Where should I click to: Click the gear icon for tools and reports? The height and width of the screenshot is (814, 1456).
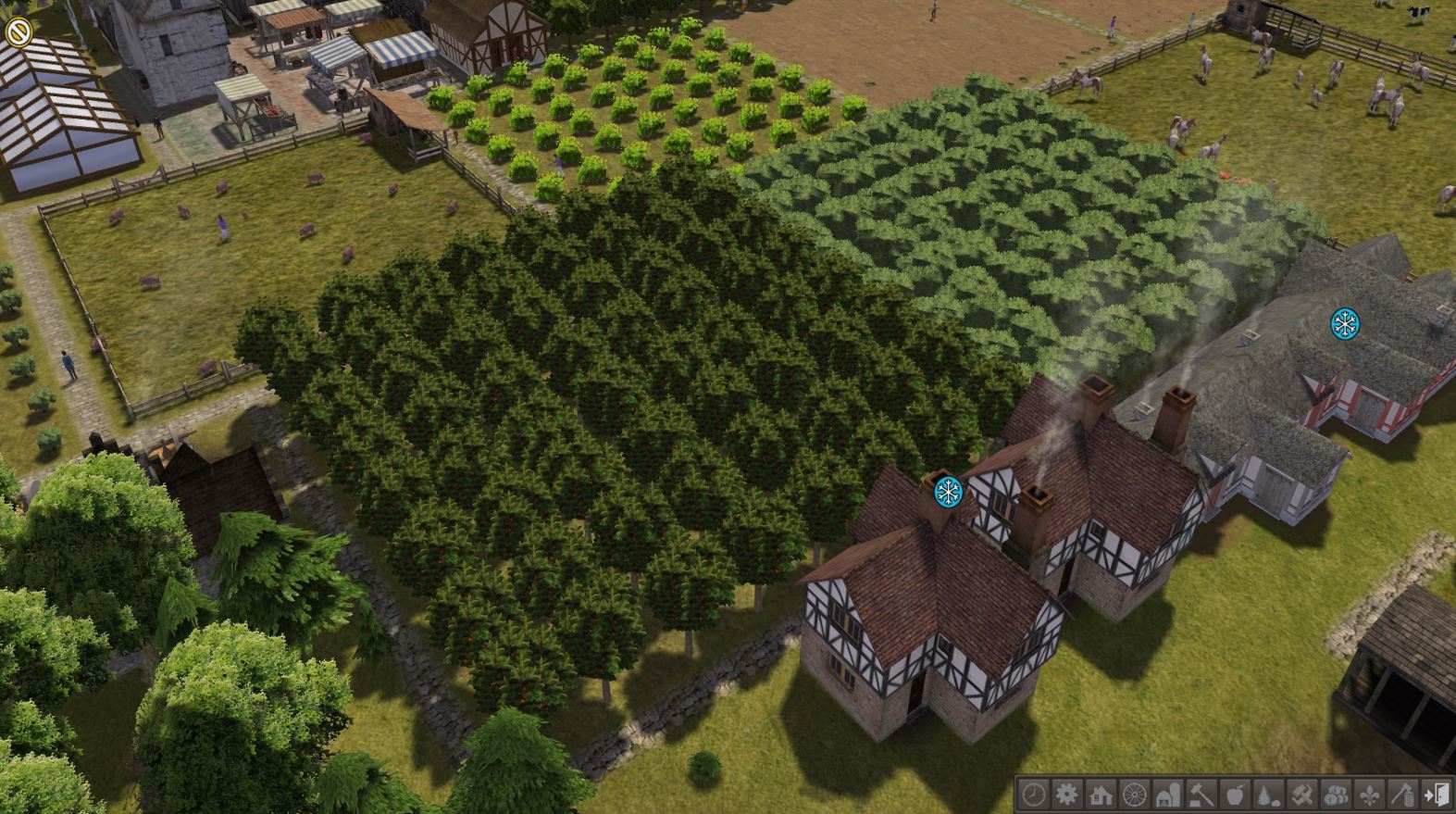pyautogui.click(x=1067, y=794)
